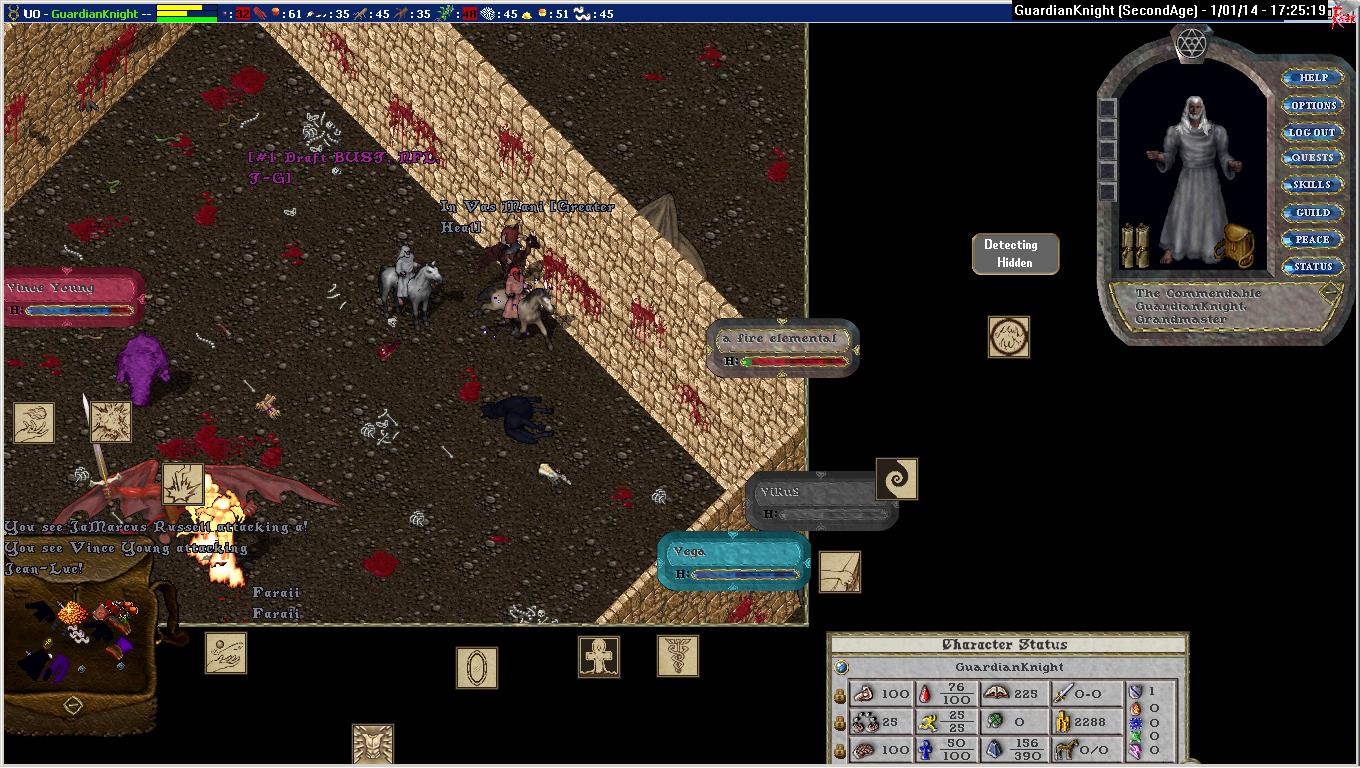Target Vega's blue health bar
Screen dimensions: 1360x768
(x=733, y=561)
